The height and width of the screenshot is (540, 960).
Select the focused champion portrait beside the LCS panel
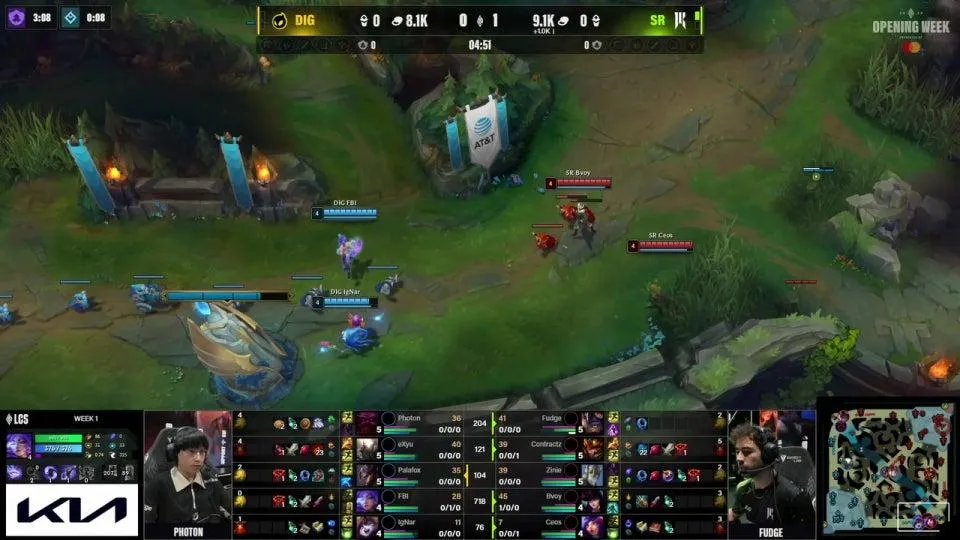[x=19, y=446]
